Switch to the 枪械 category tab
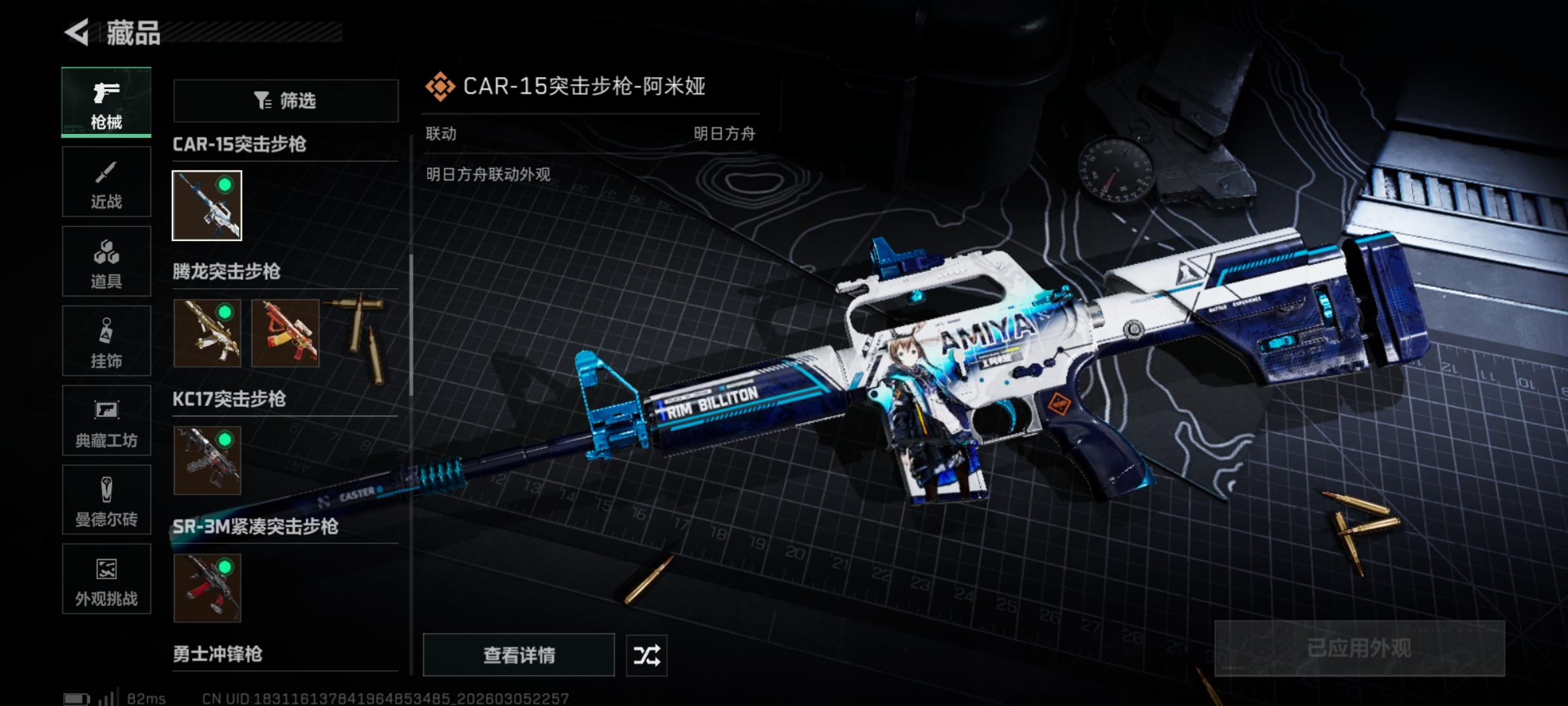1568x706 pixels. (106, 102)
